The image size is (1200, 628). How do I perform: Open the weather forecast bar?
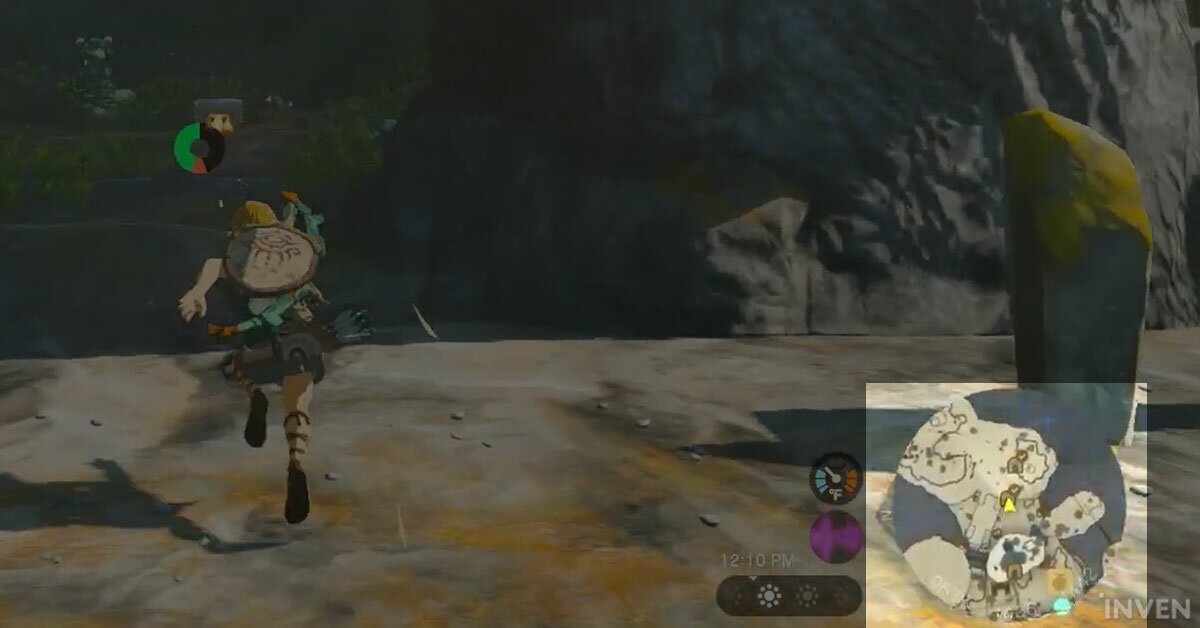pyautogui.click(x=788, y=596)
